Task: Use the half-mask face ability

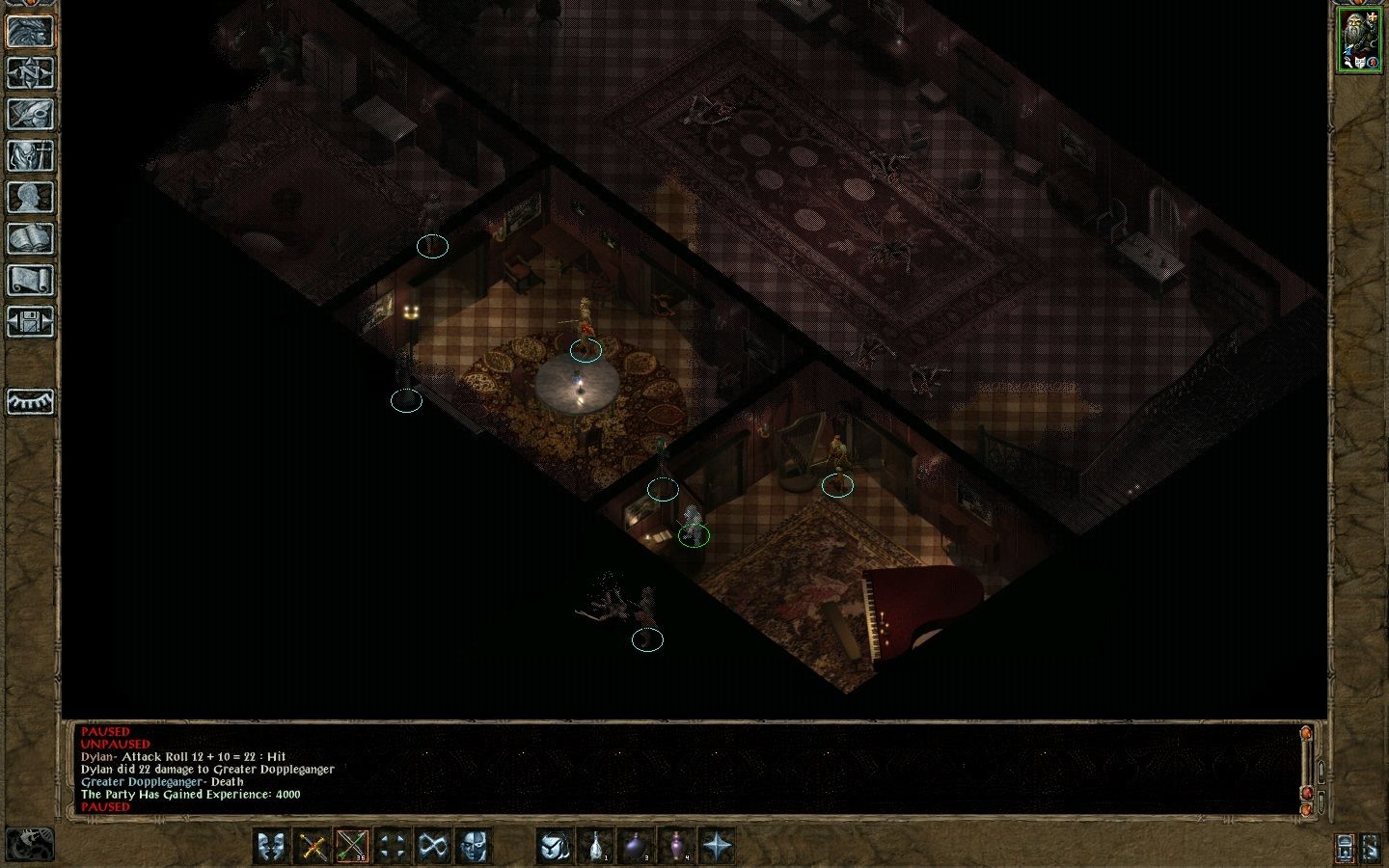Action: (472, 846)
